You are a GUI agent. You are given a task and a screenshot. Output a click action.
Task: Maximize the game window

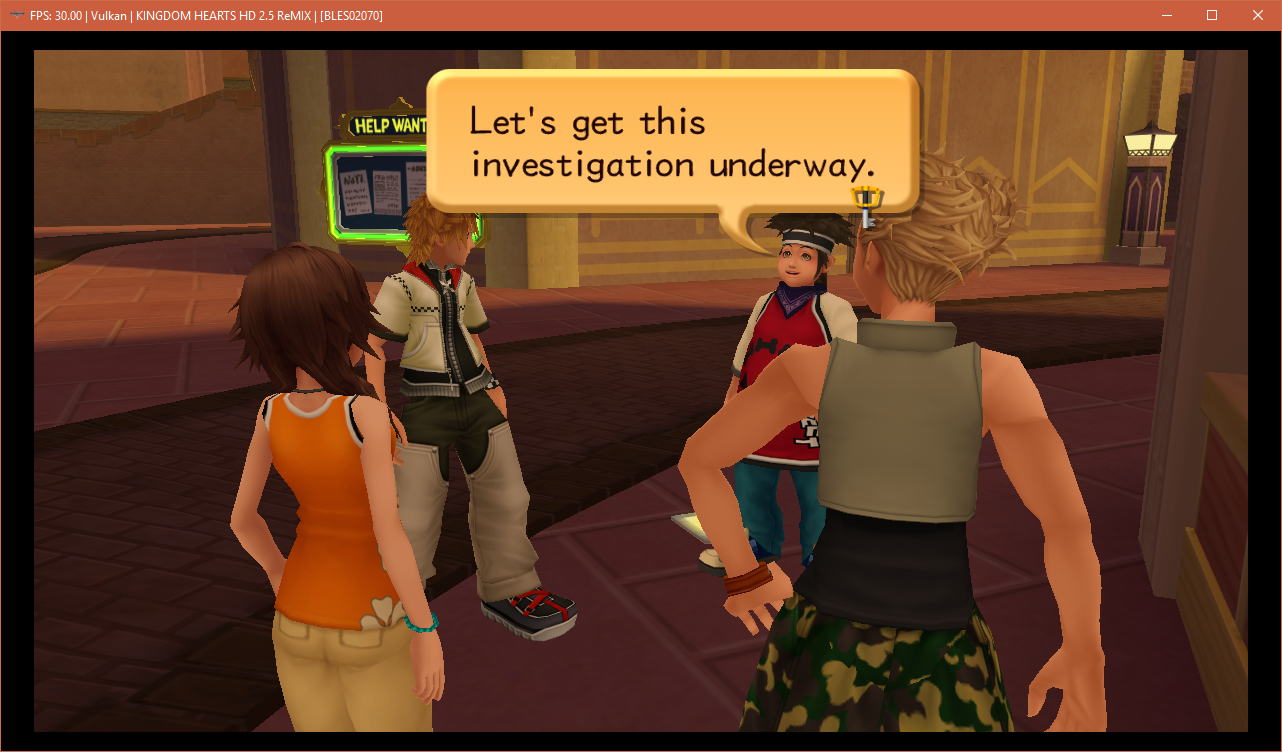click(1211, 15)
